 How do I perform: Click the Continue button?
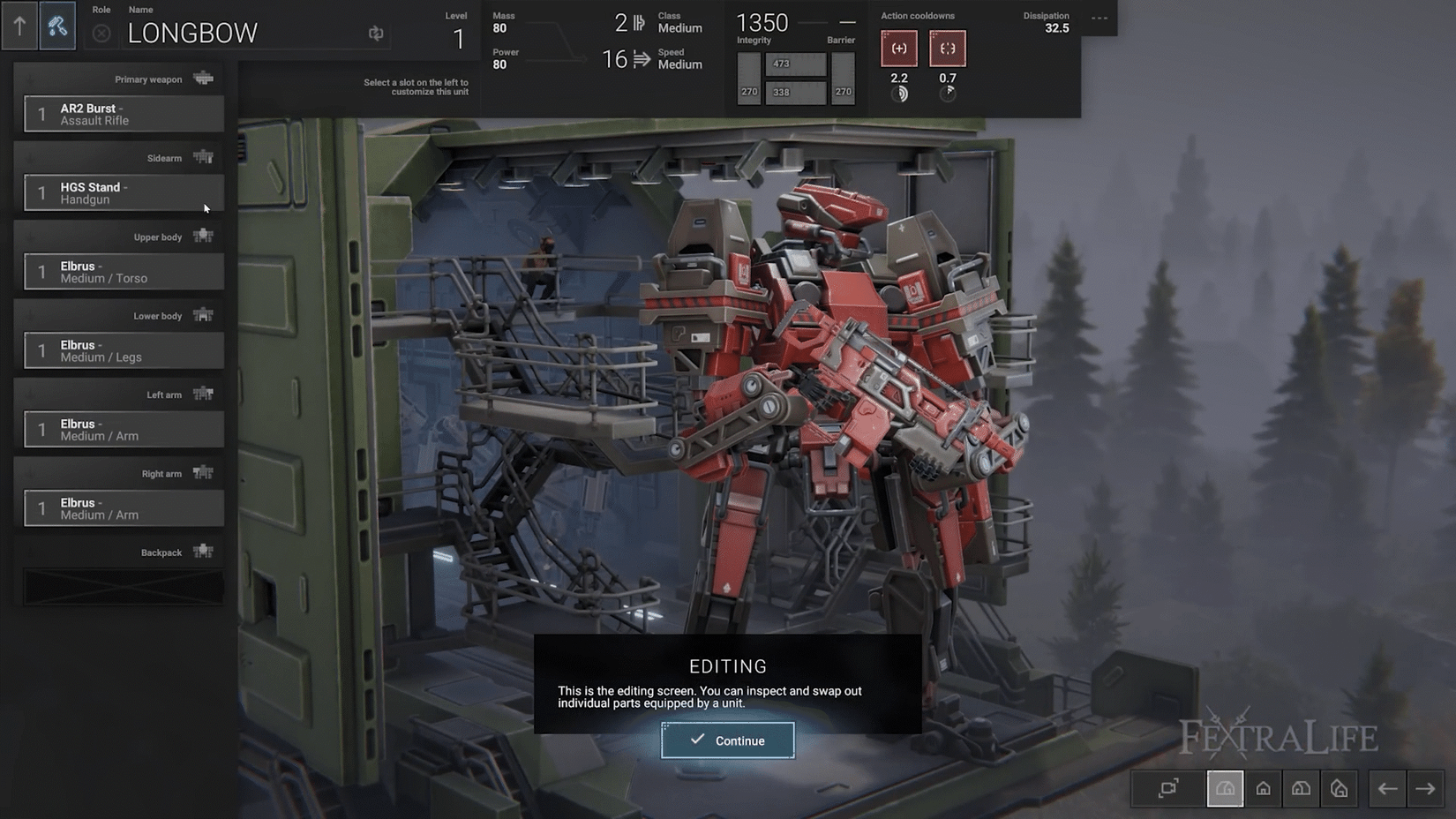pos(727,740)
